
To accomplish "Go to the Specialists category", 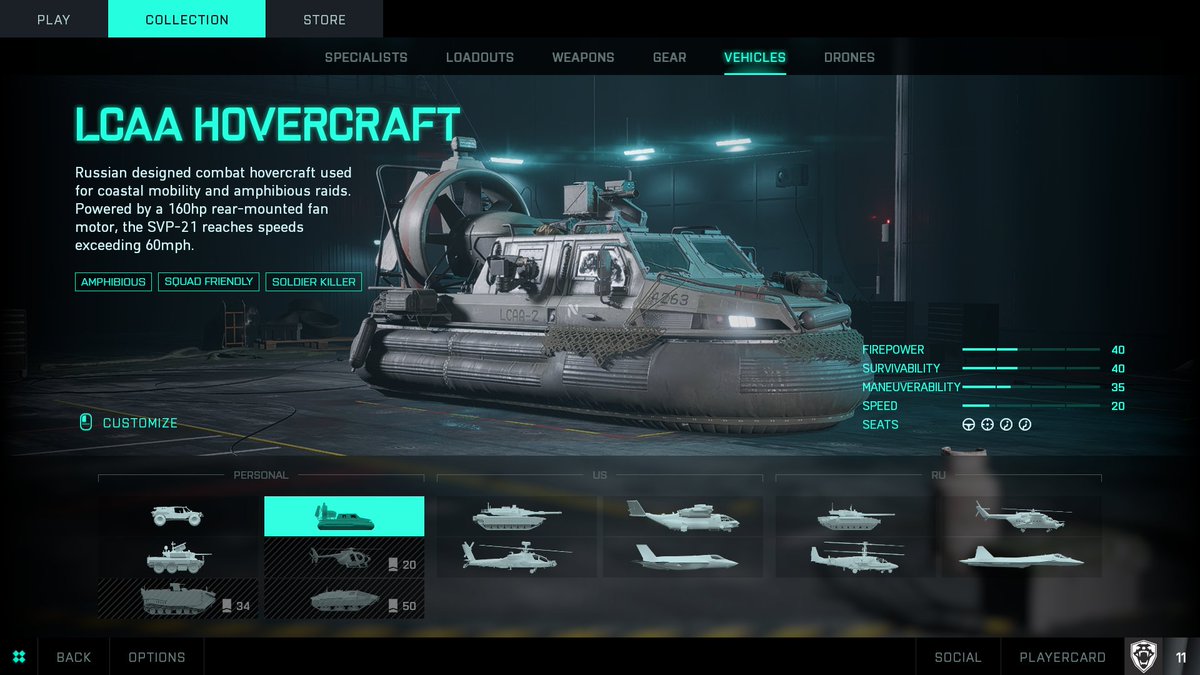I will pos(366,57).
